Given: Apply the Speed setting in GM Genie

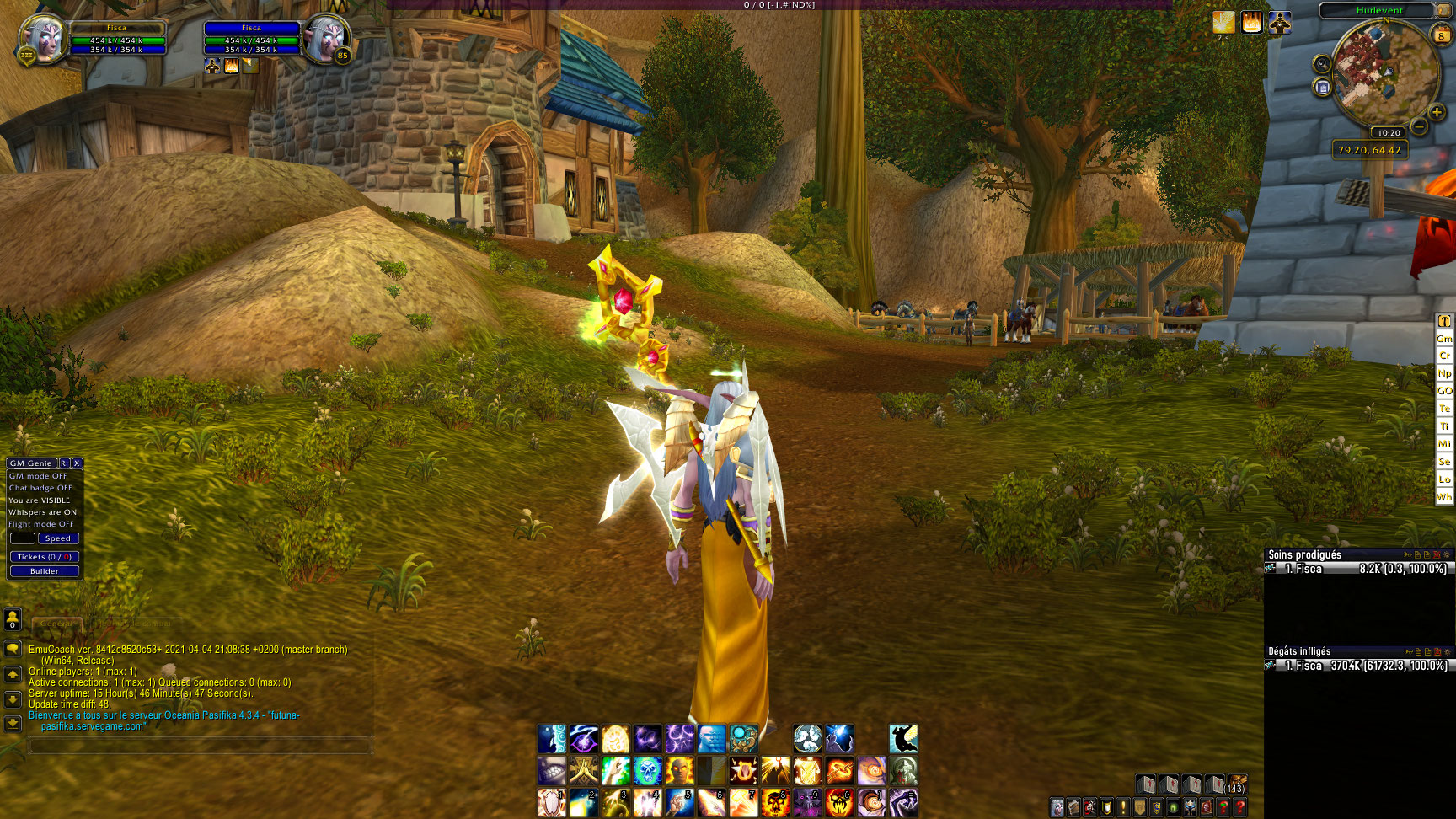Looking at the screenshot, I should (58, 538).
